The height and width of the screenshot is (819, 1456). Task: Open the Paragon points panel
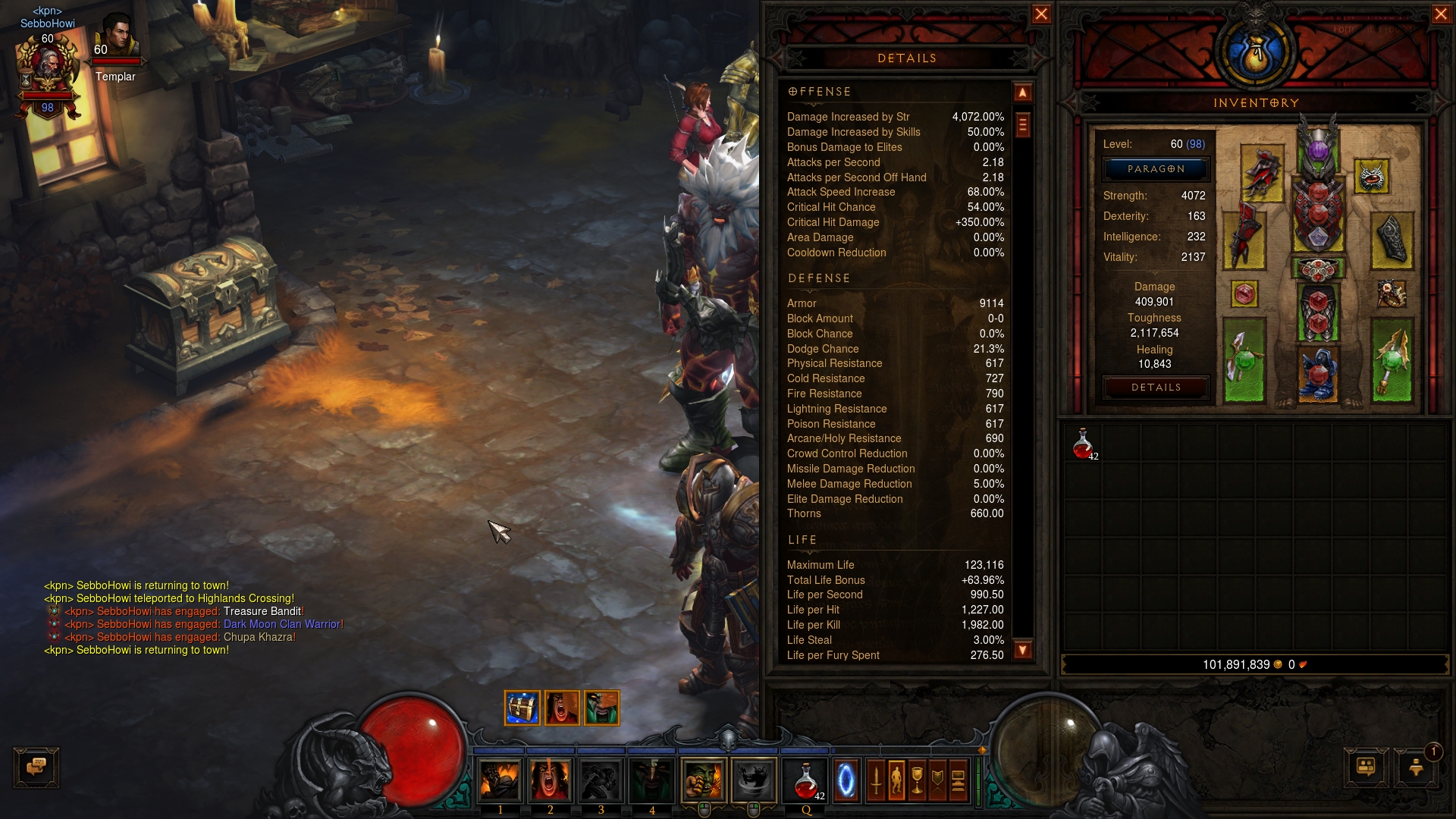(x=1155, y=169)
